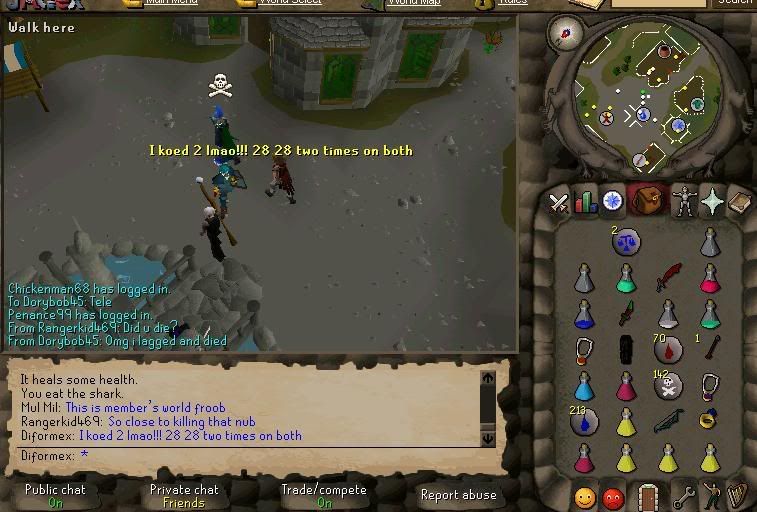Screen dimensions: 757x512
Task: Select the law rune stack of 2
Action: [x=627, y=240]
